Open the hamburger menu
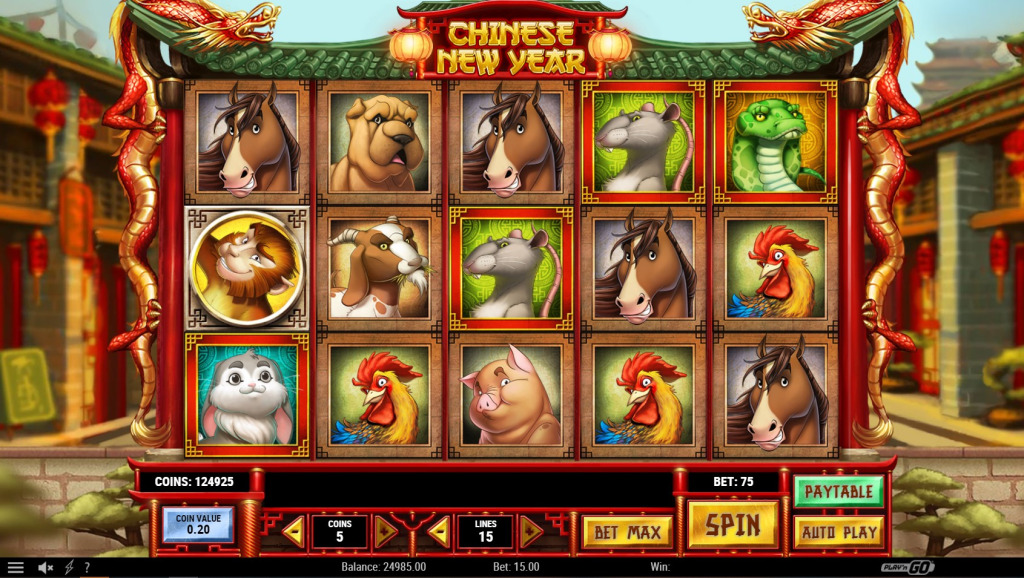Image resolution: width=1024 pixels, height=578 pixels. point(16,567)
